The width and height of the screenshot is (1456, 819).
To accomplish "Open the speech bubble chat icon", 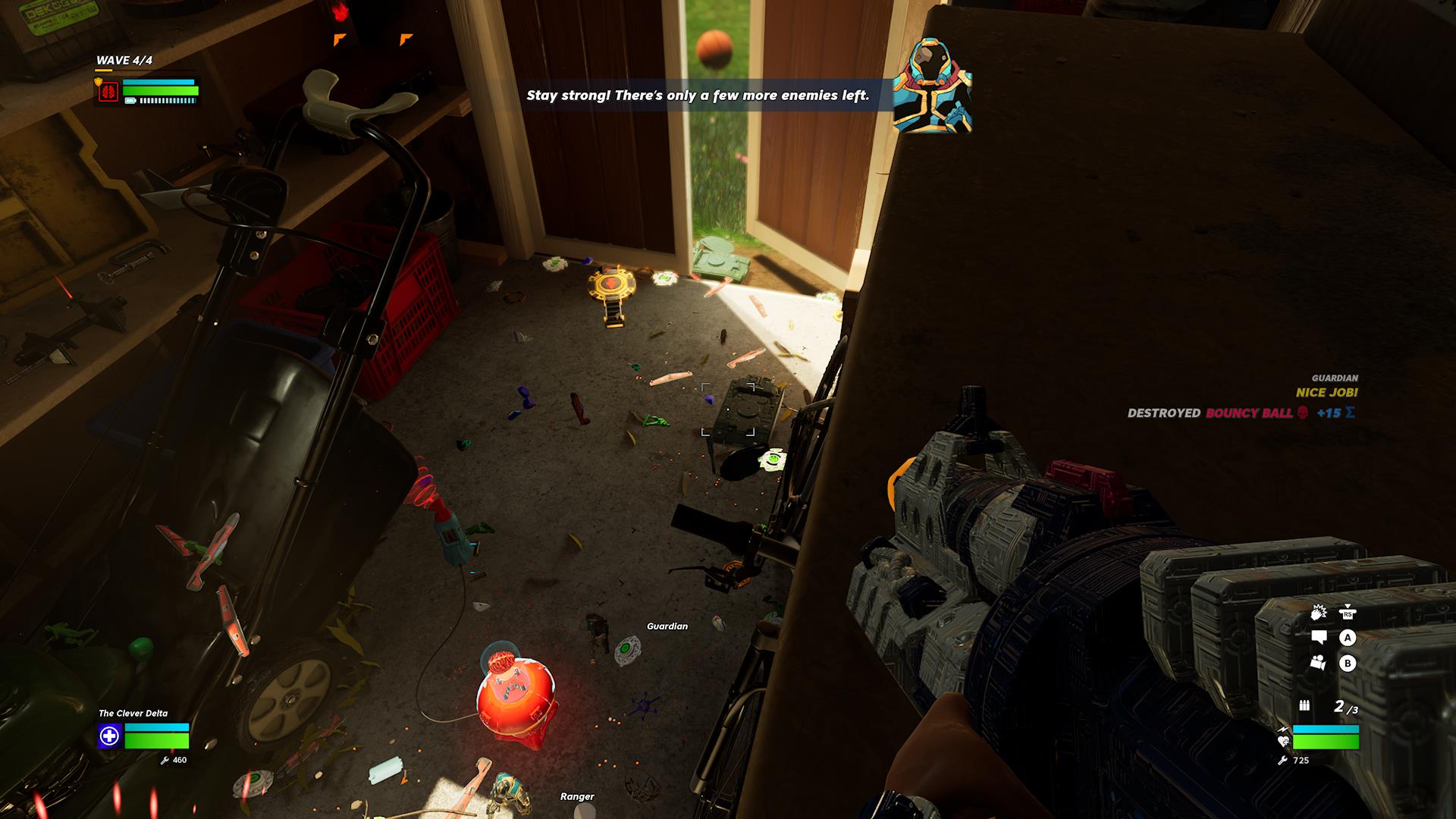I will point(1319,638).
